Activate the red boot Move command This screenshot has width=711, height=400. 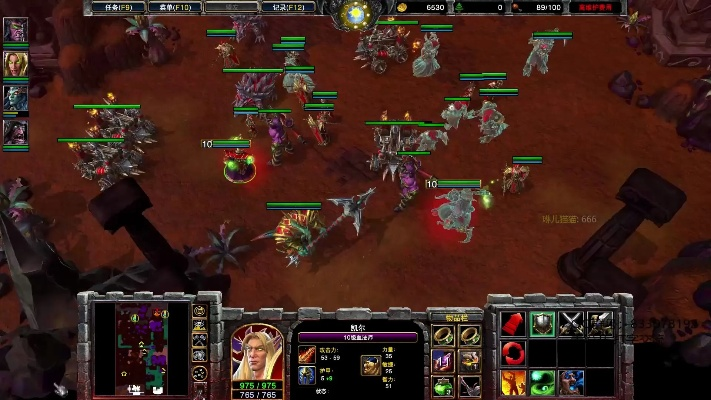point(513,324)
